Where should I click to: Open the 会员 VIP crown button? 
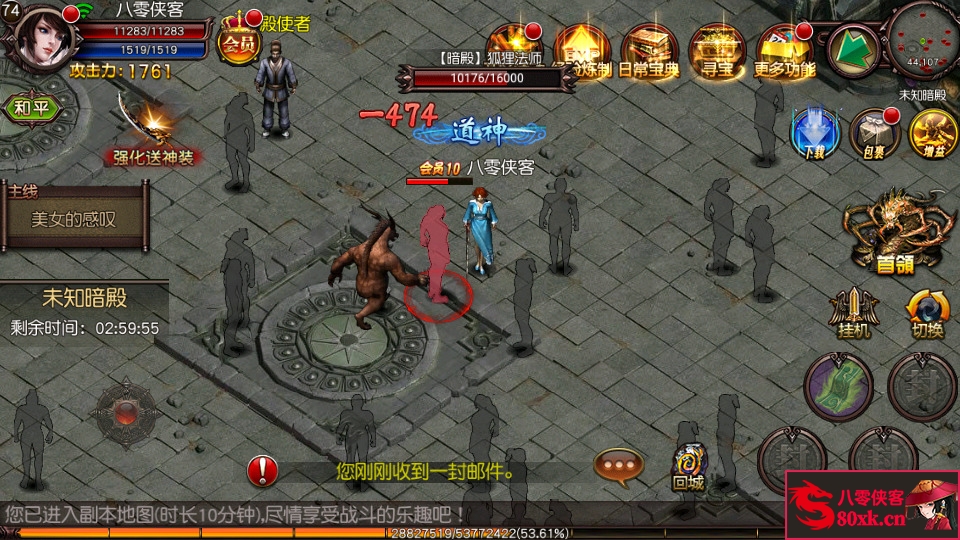pos(239,39)
